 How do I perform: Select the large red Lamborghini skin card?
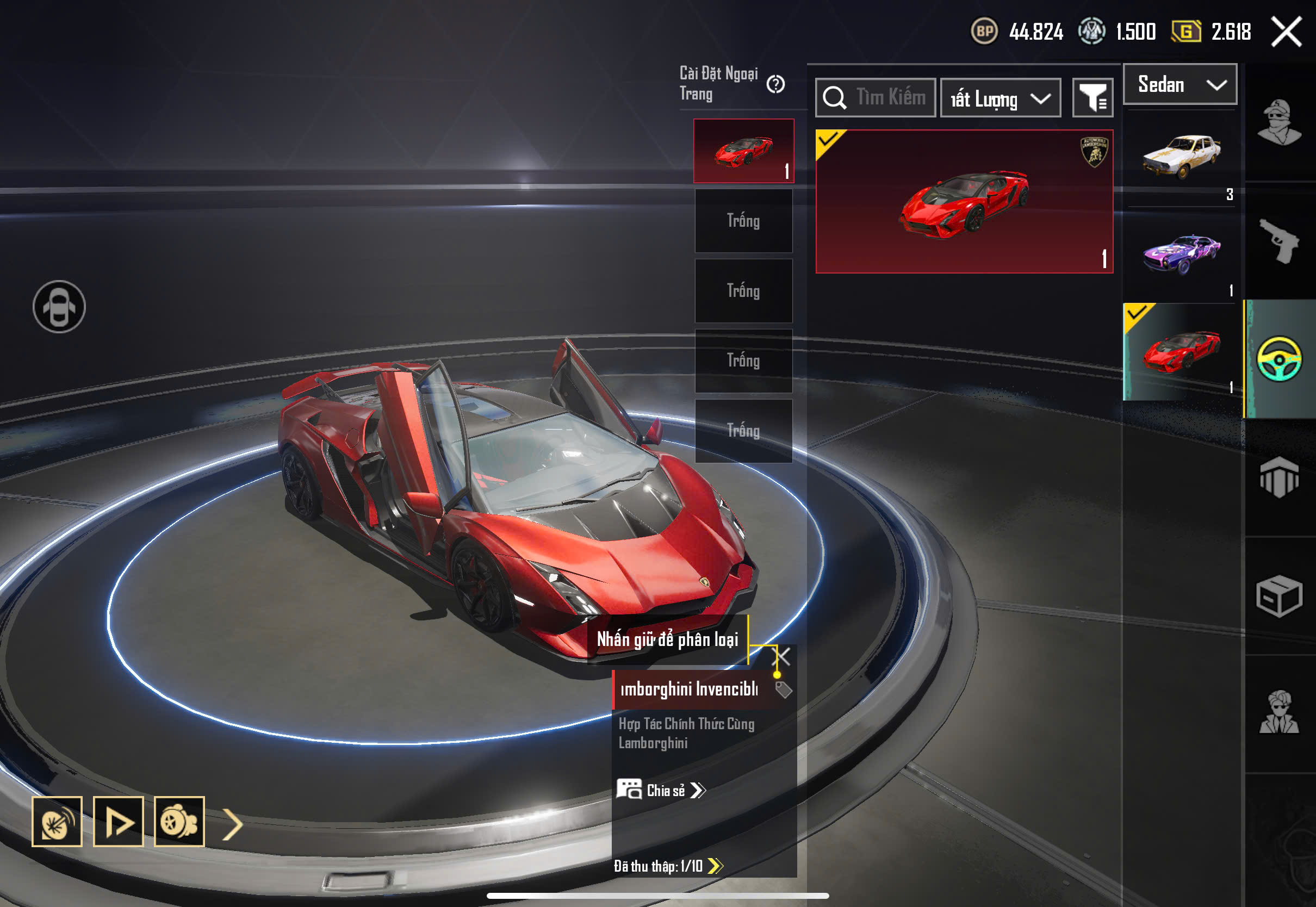pos(964,202)
